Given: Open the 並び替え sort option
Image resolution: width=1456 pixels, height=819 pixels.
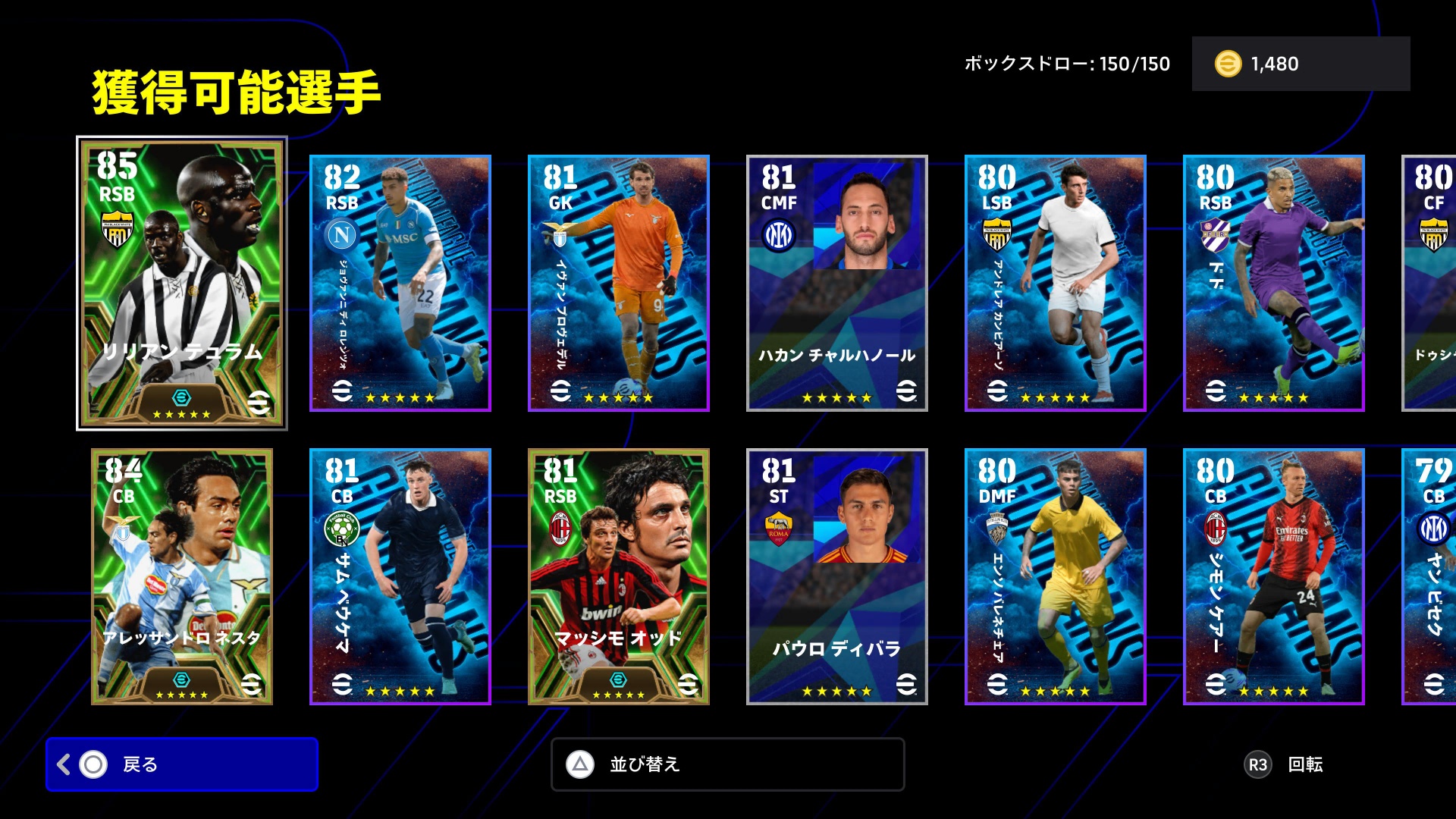Looking at the screenshot, I should click(727, 764).
